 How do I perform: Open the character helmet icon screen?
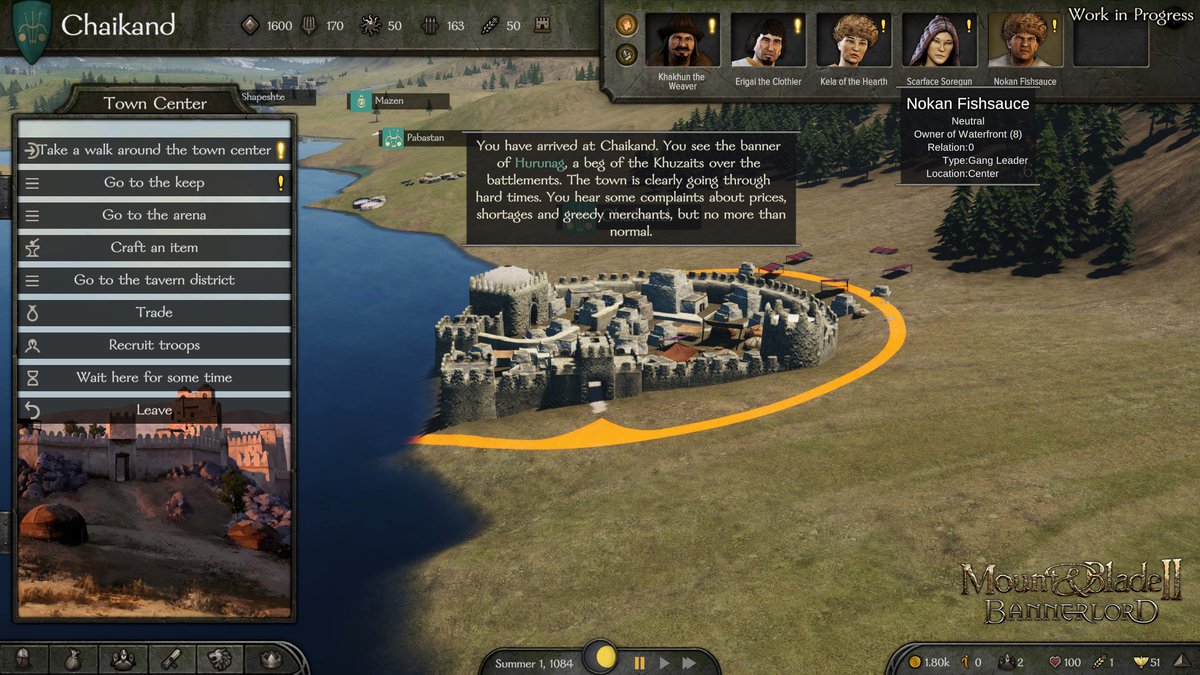(24, 659)
